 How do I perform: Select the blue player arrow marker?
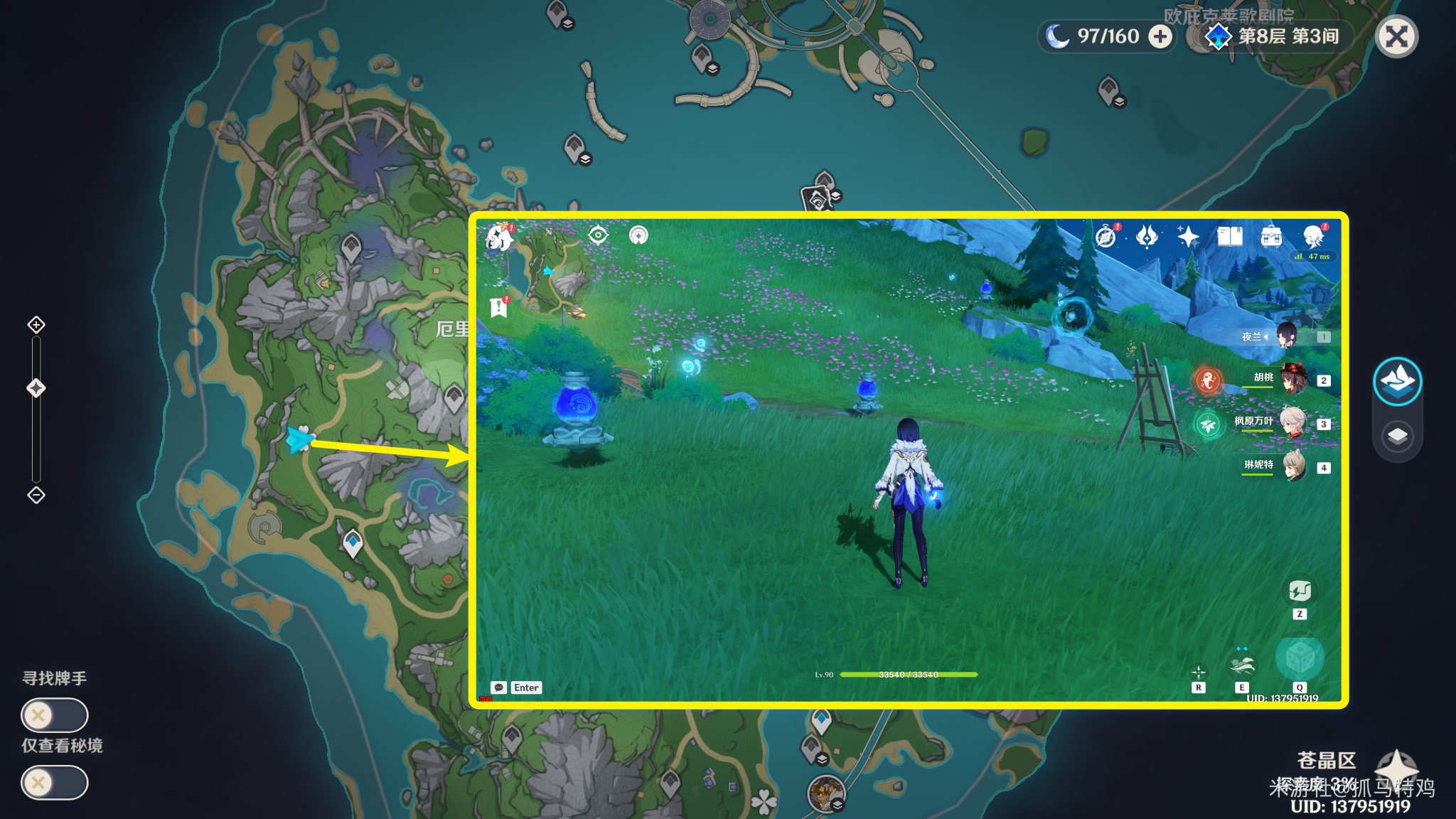point(300,439)
